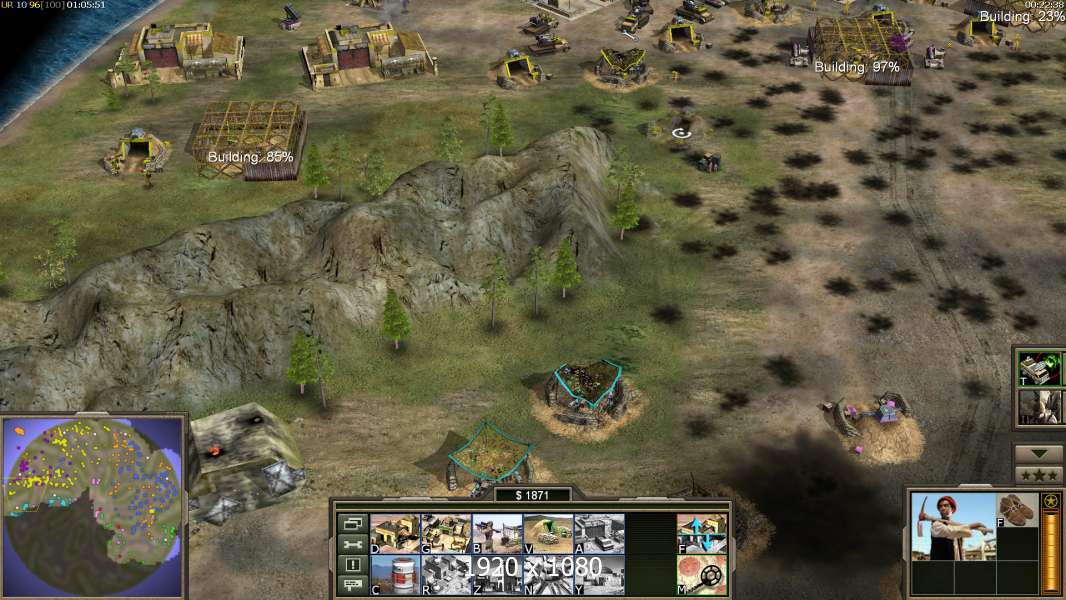Select the greyed-out build icon with hotkey Z
The width and height of the screenshot is (1066, 600).
pyautogui.click(x=497, y=575)
